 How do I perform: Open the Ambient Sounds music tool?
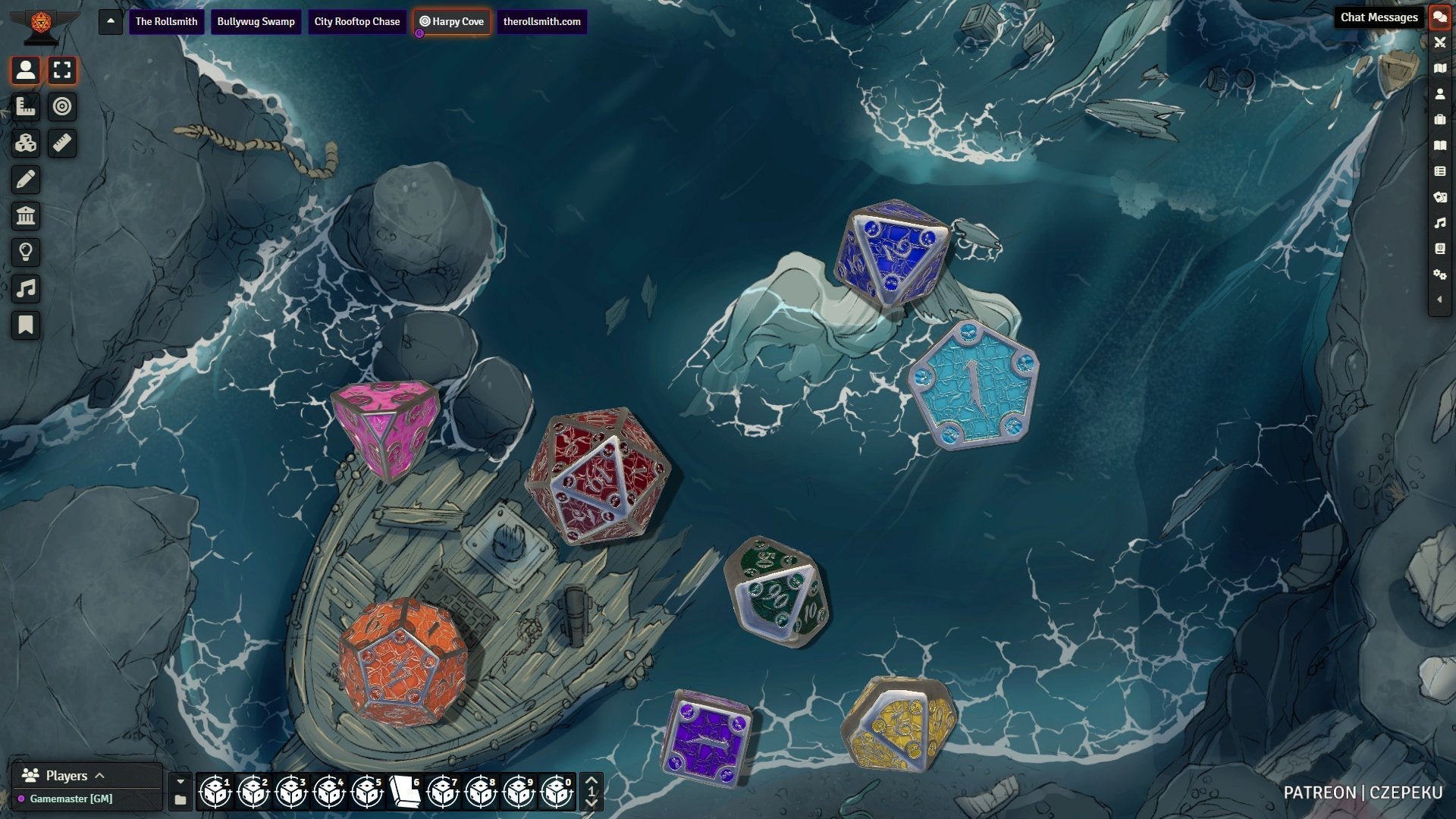[26, 289]
